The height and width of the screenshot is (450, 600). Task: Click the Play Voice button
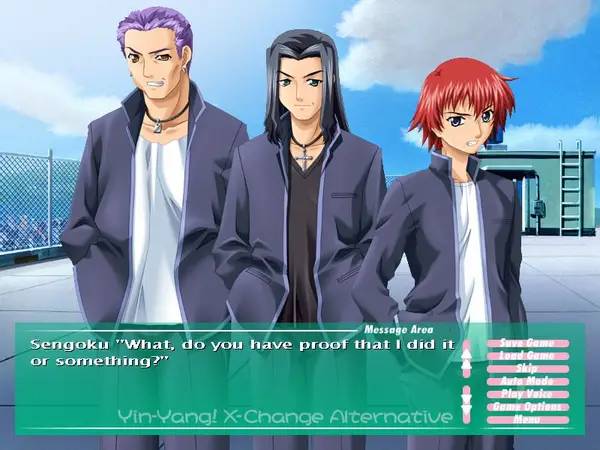527,394
